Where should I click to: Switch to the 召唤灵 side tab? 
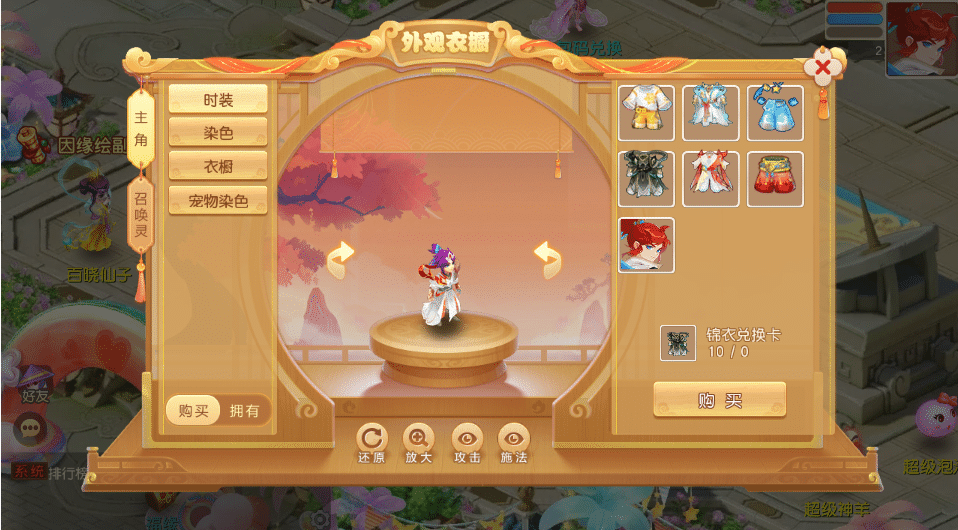tap(141, 217)
